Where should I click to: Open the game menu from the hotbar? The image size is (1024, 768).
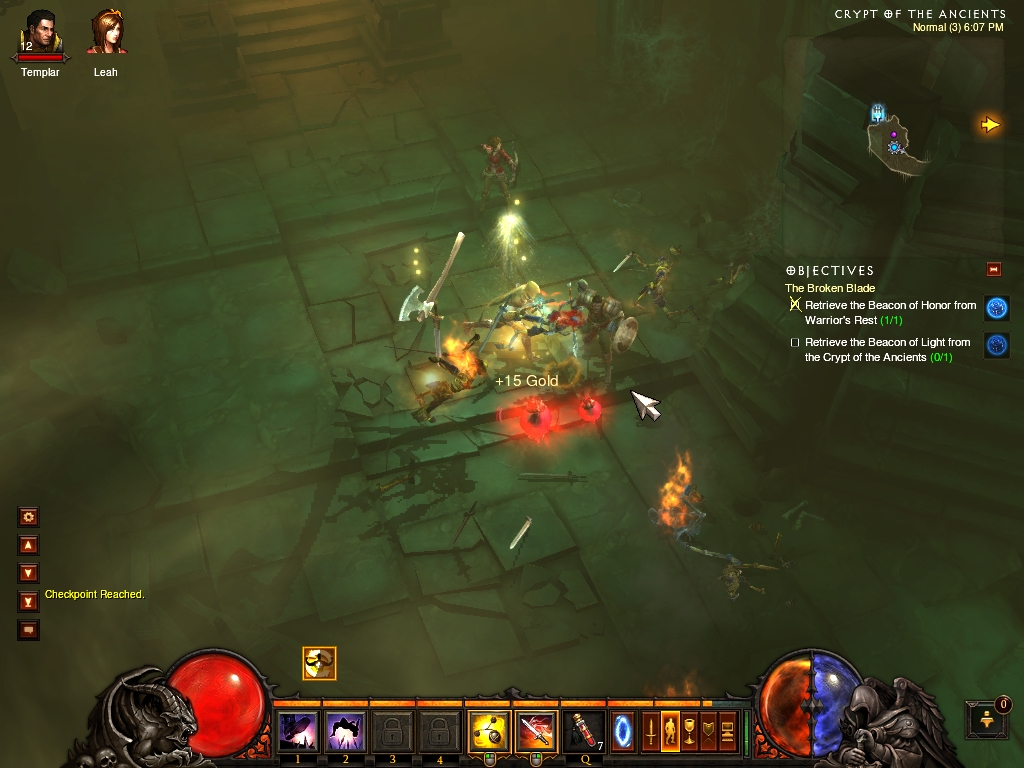727,732
